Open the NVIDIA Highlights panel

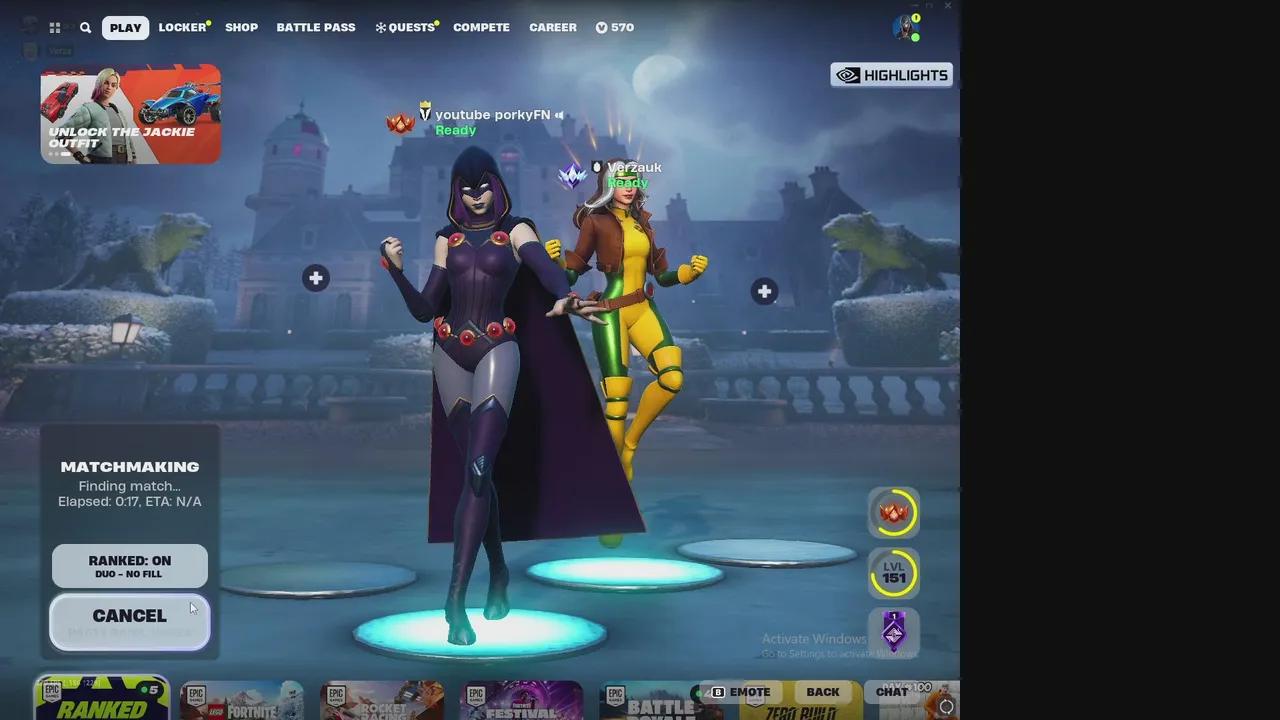tap(890, 74)
